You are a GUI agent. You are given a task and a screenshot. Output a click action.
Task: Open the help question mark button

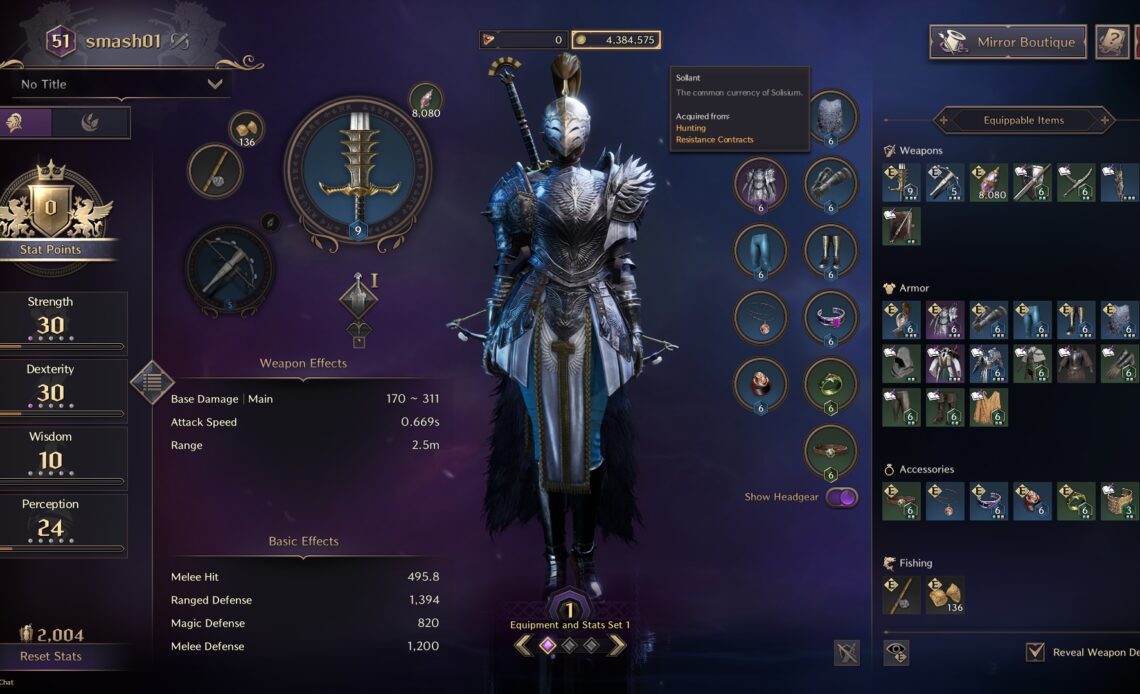click(1112, 42)
